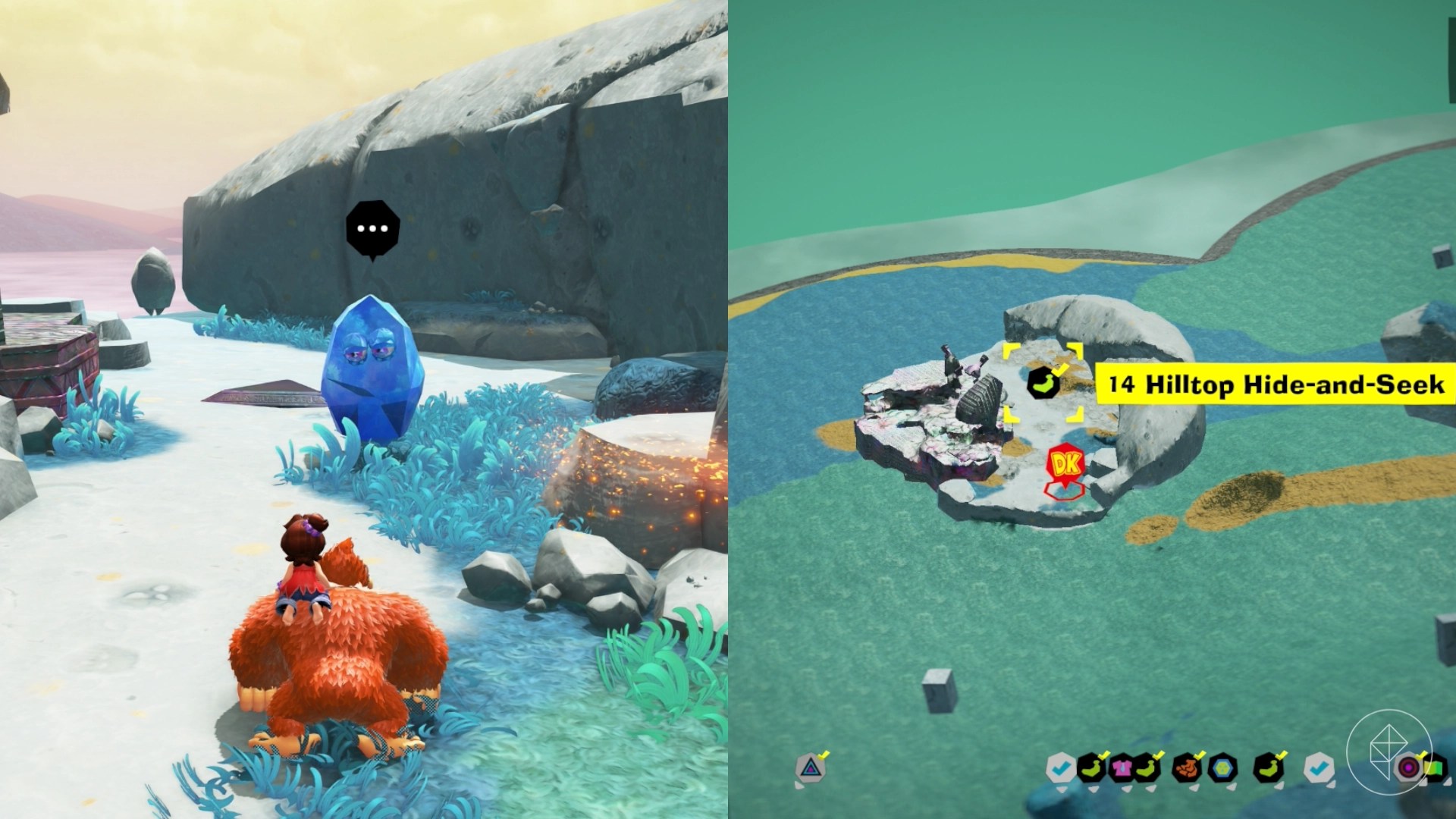Select the green flag marker
The image size is (1456, 819).
pos(1434,768)
